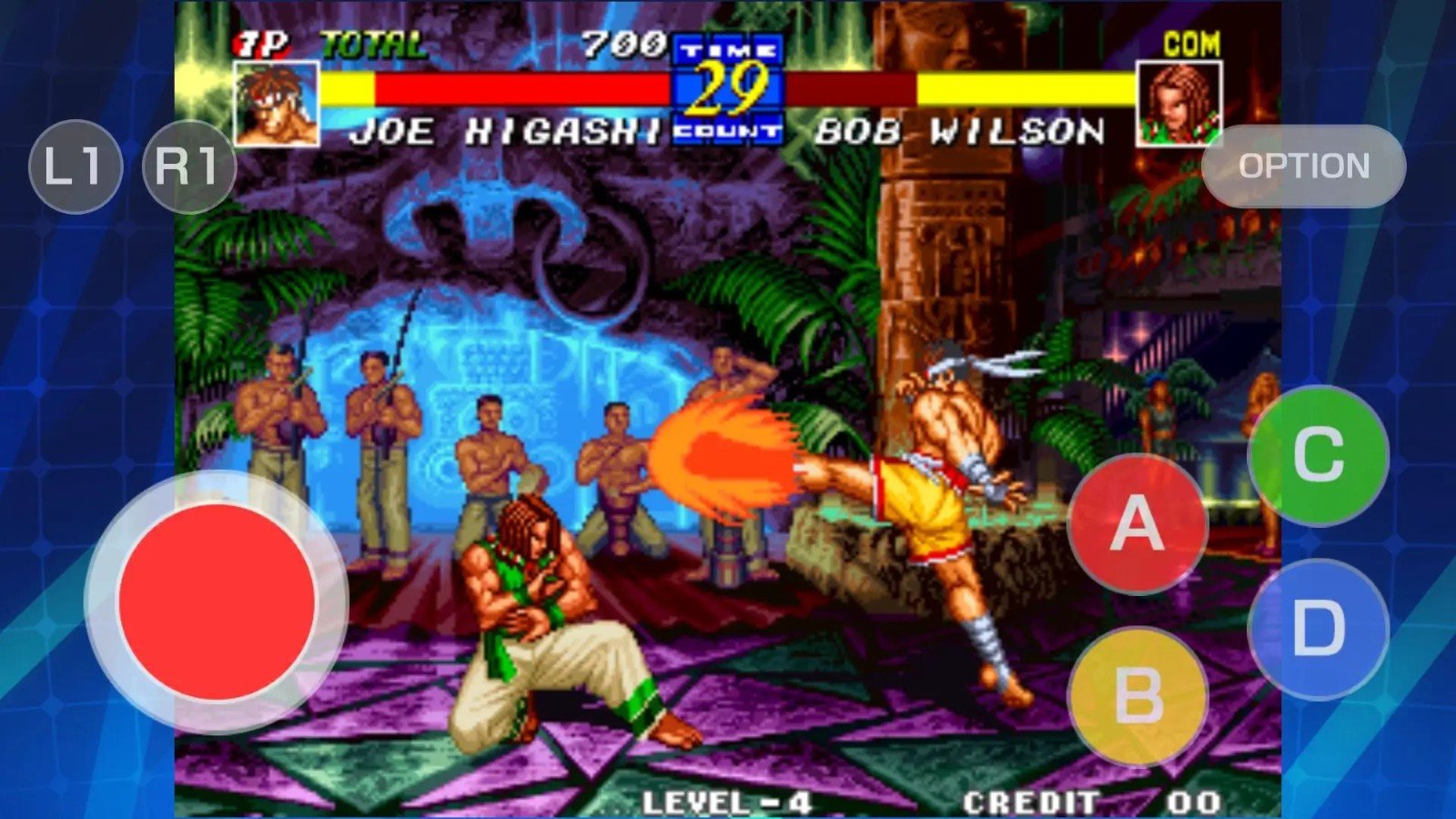1456x819 pixels.
Task: Tap the R1 shoulder button
Action: click(188, 167)
